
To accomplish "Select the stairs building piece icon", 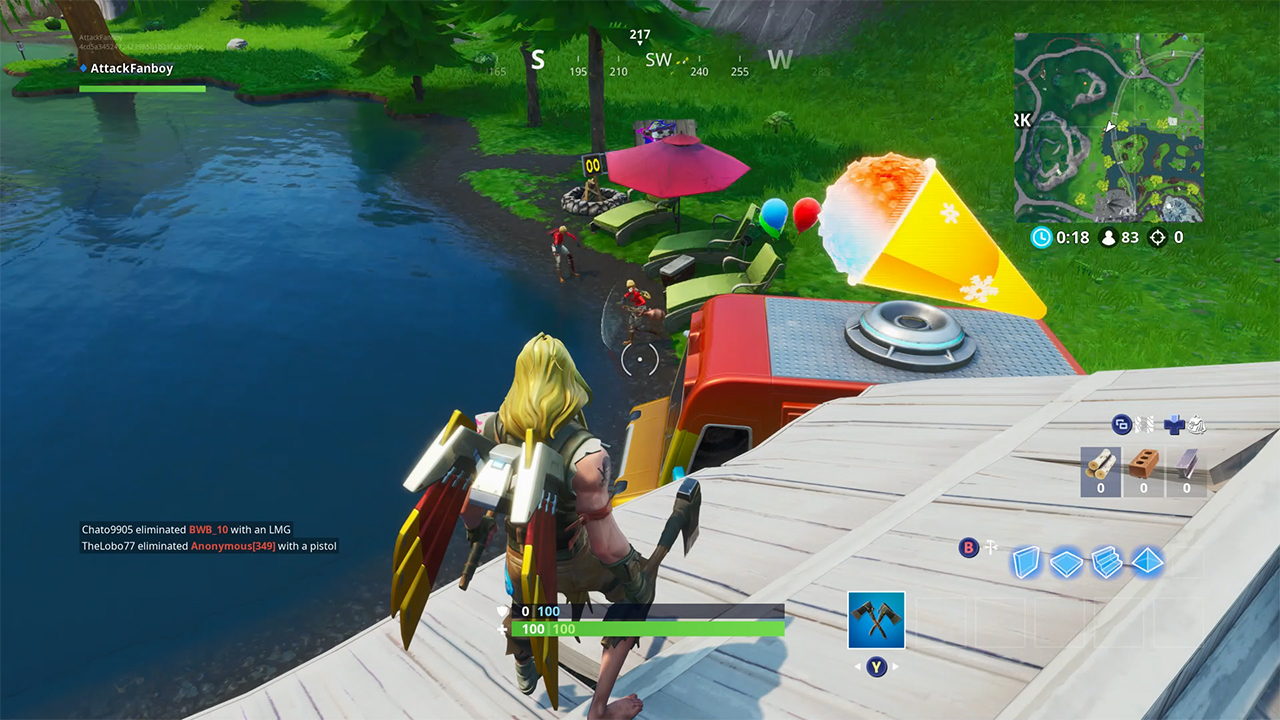I will [x=1105, y=562].
